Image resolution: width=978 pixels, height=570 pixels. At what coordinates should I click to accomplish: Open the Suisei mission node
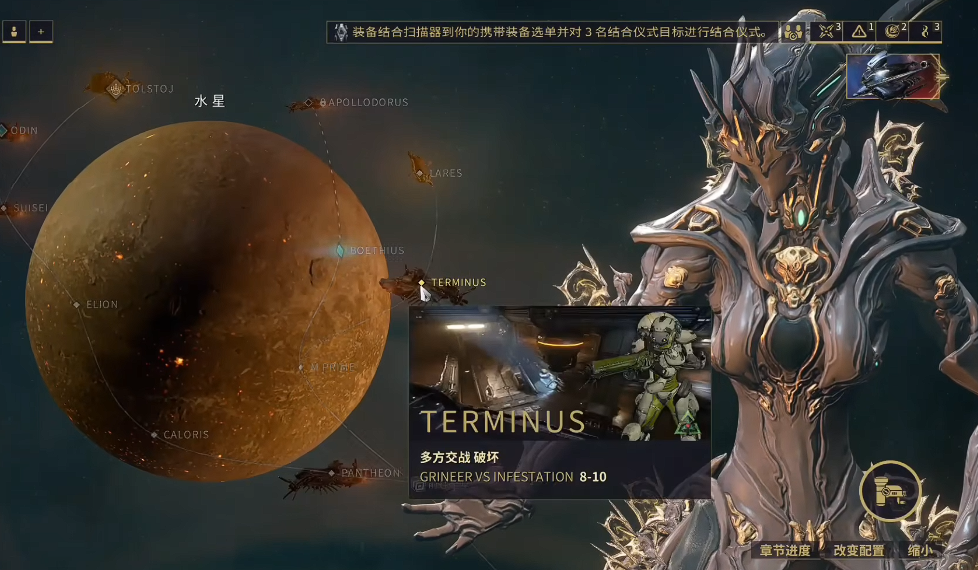[5, 209]
